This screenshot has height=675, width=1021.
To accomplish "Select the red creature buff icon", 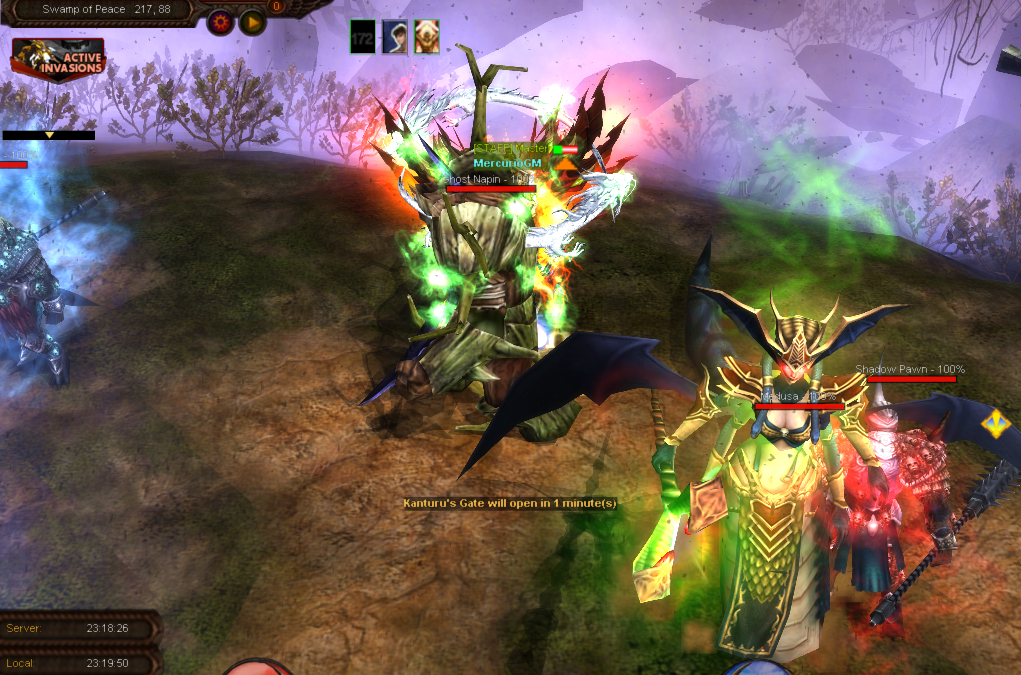I will click(x=426, y=37).
